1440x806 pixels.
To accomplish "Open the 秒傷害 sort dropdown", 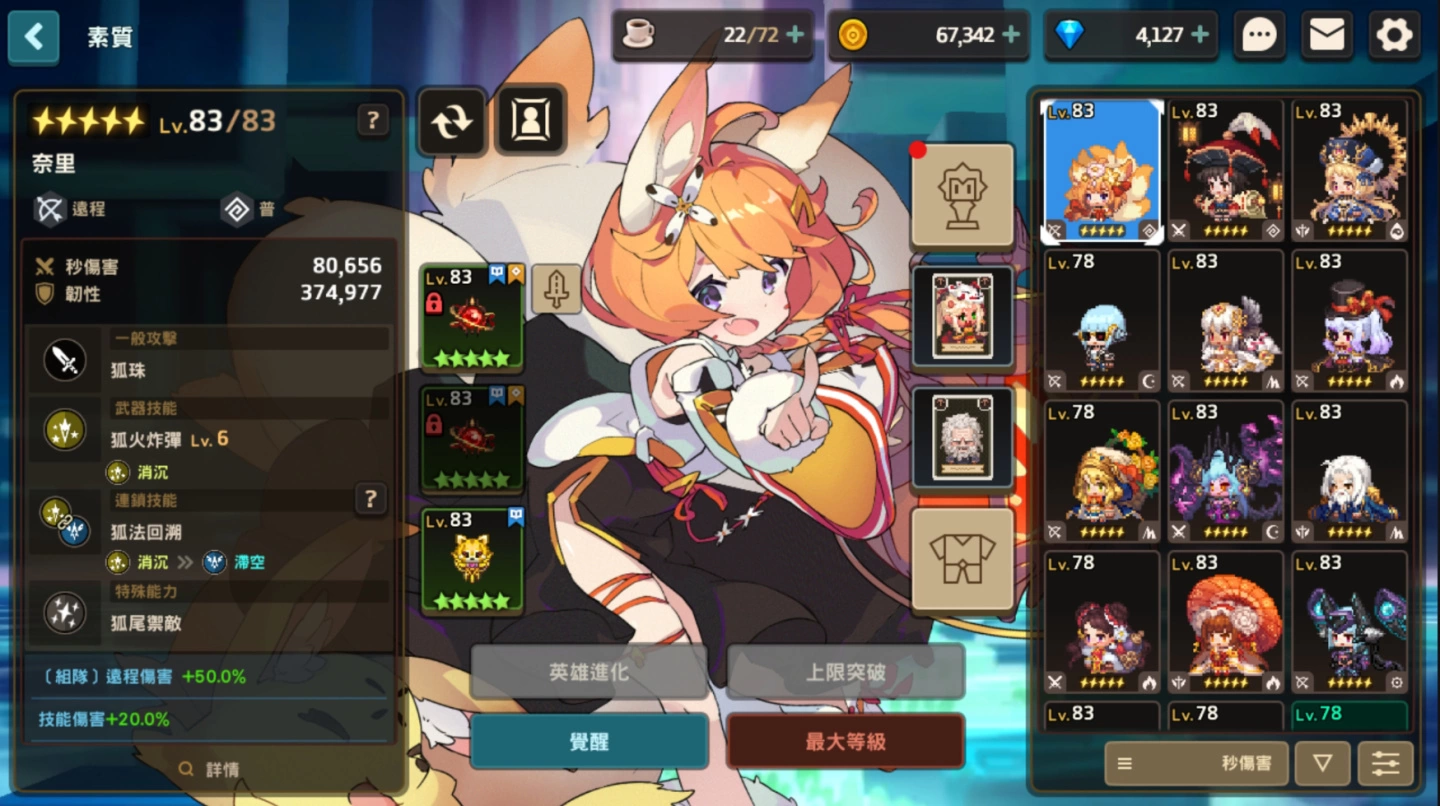I will click(1196, 764).
